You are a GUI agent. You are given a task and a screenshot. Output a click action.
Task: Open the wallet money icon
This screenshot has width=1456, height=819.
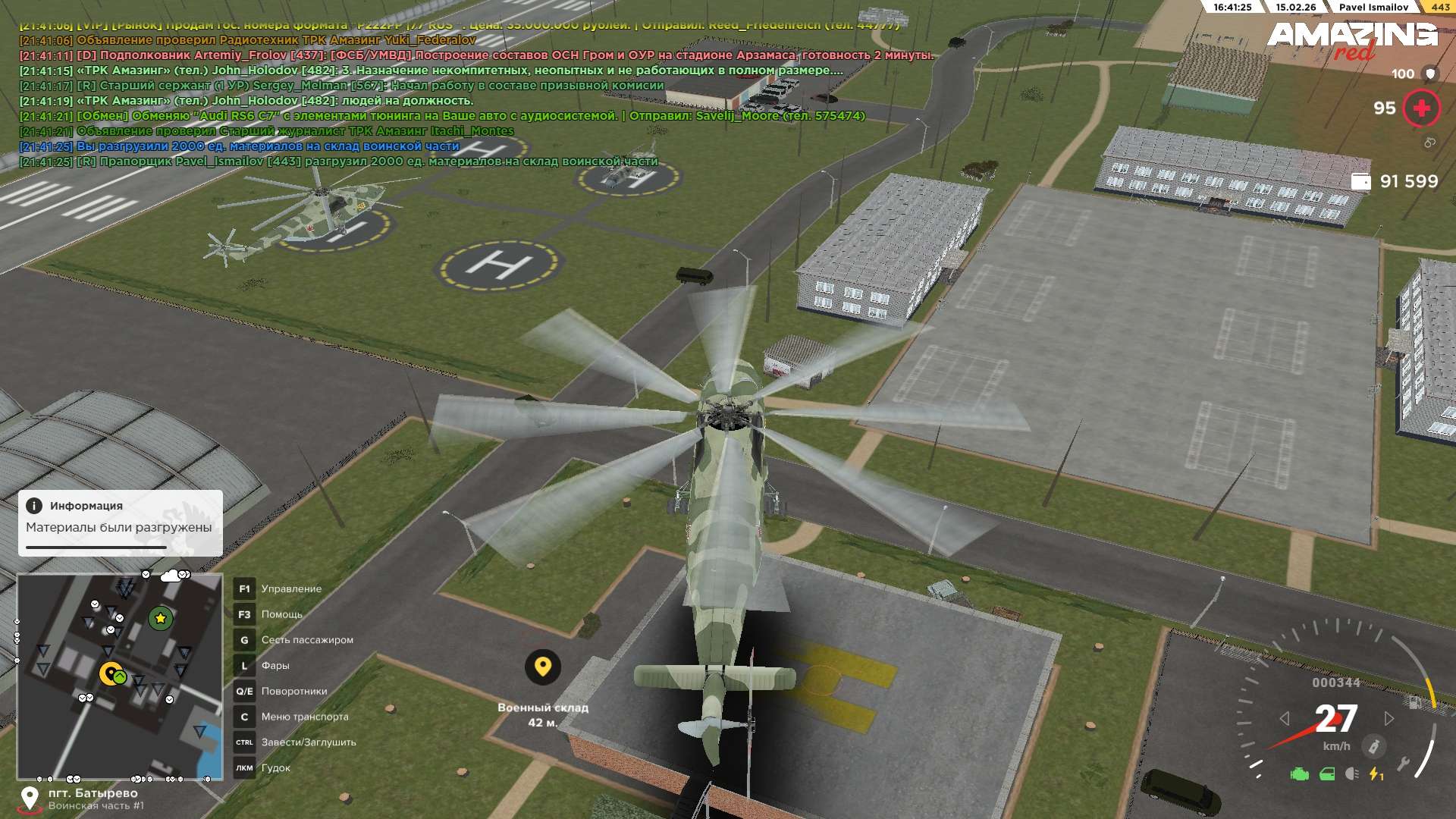click(1361, 181)
